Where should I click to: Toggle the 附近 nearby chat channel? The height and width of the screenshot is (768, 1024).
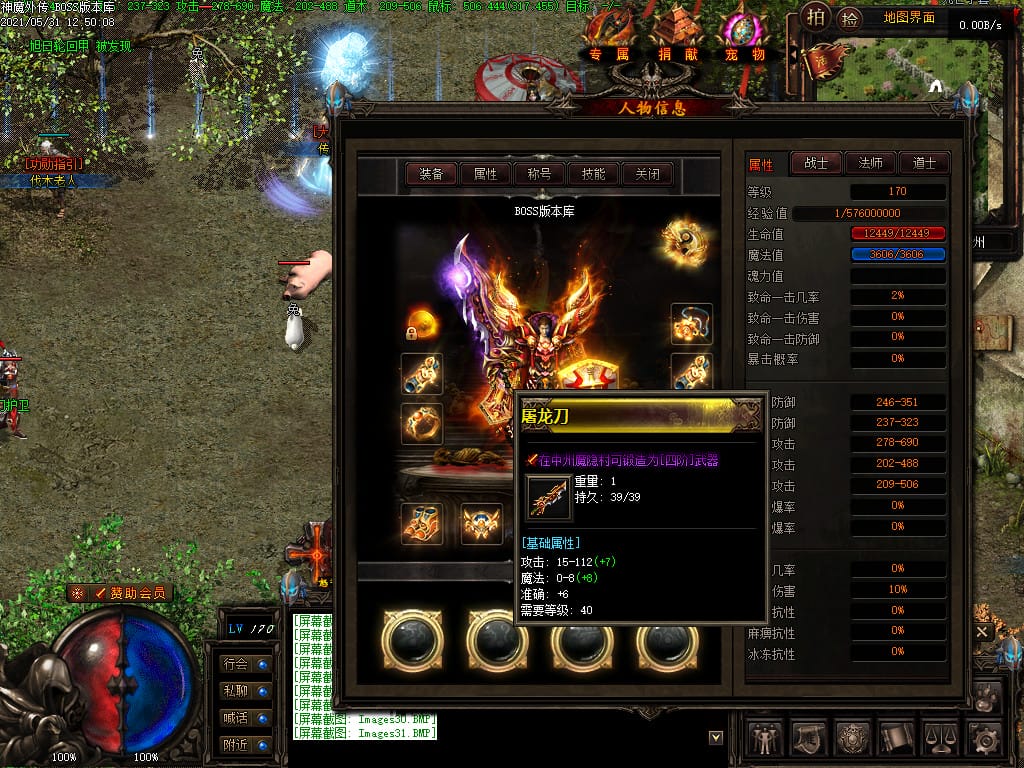point(246,745)
